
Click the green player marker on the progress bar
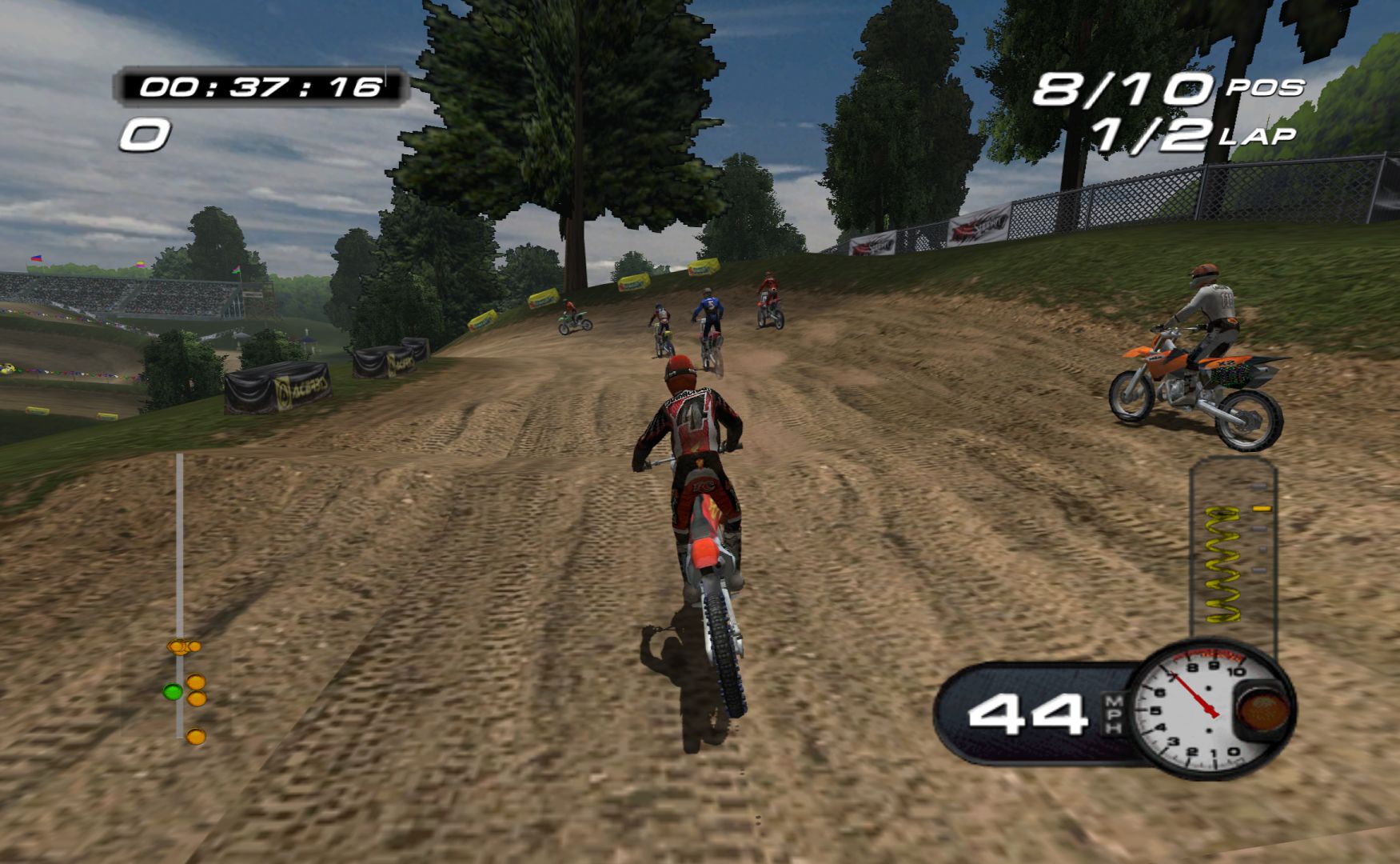172,691
